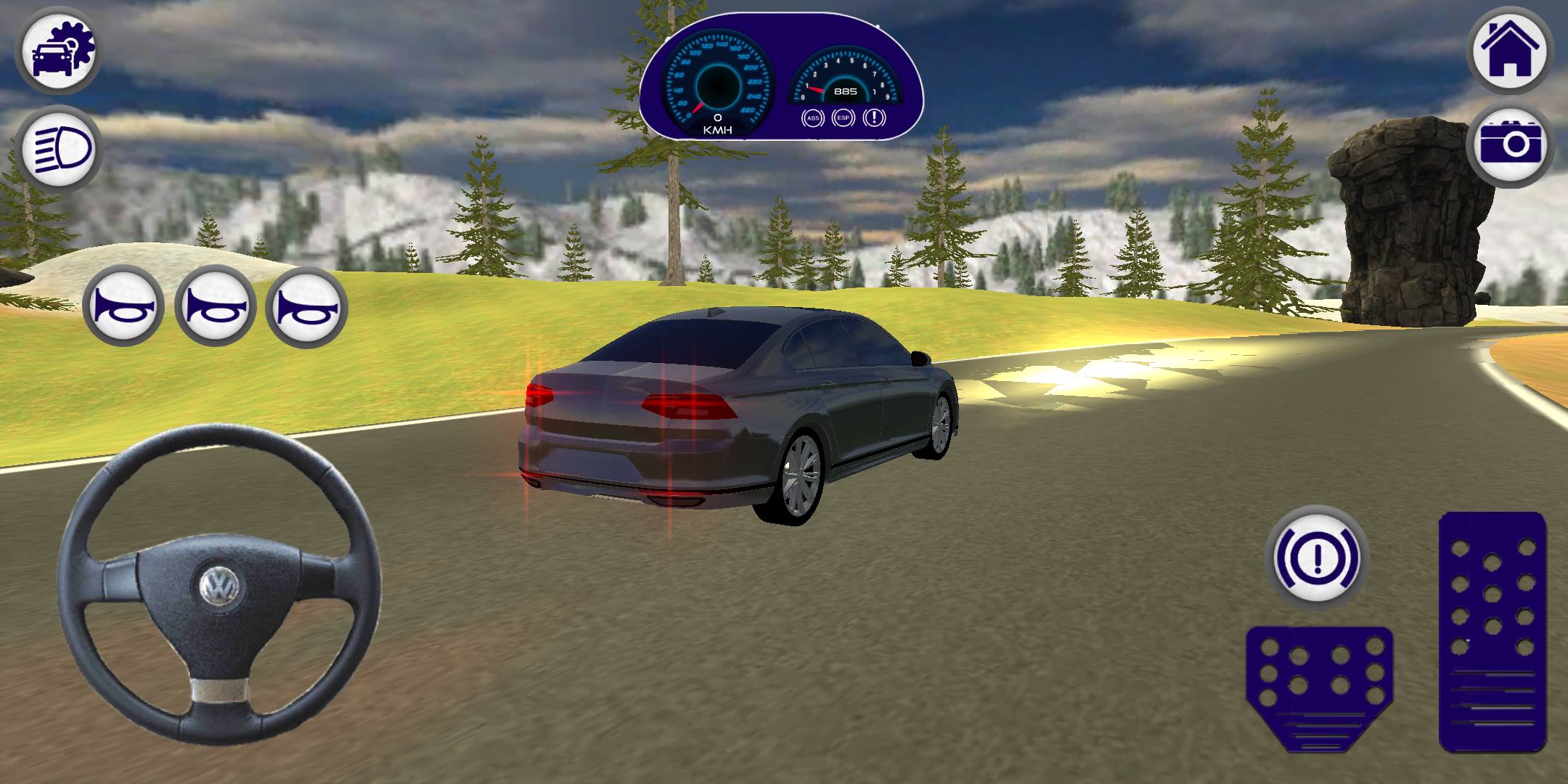This screenshot has height=784, width=1568.
Task: Toggle the ESP indicator on the dashboard
Action: [x=842, y=118]
